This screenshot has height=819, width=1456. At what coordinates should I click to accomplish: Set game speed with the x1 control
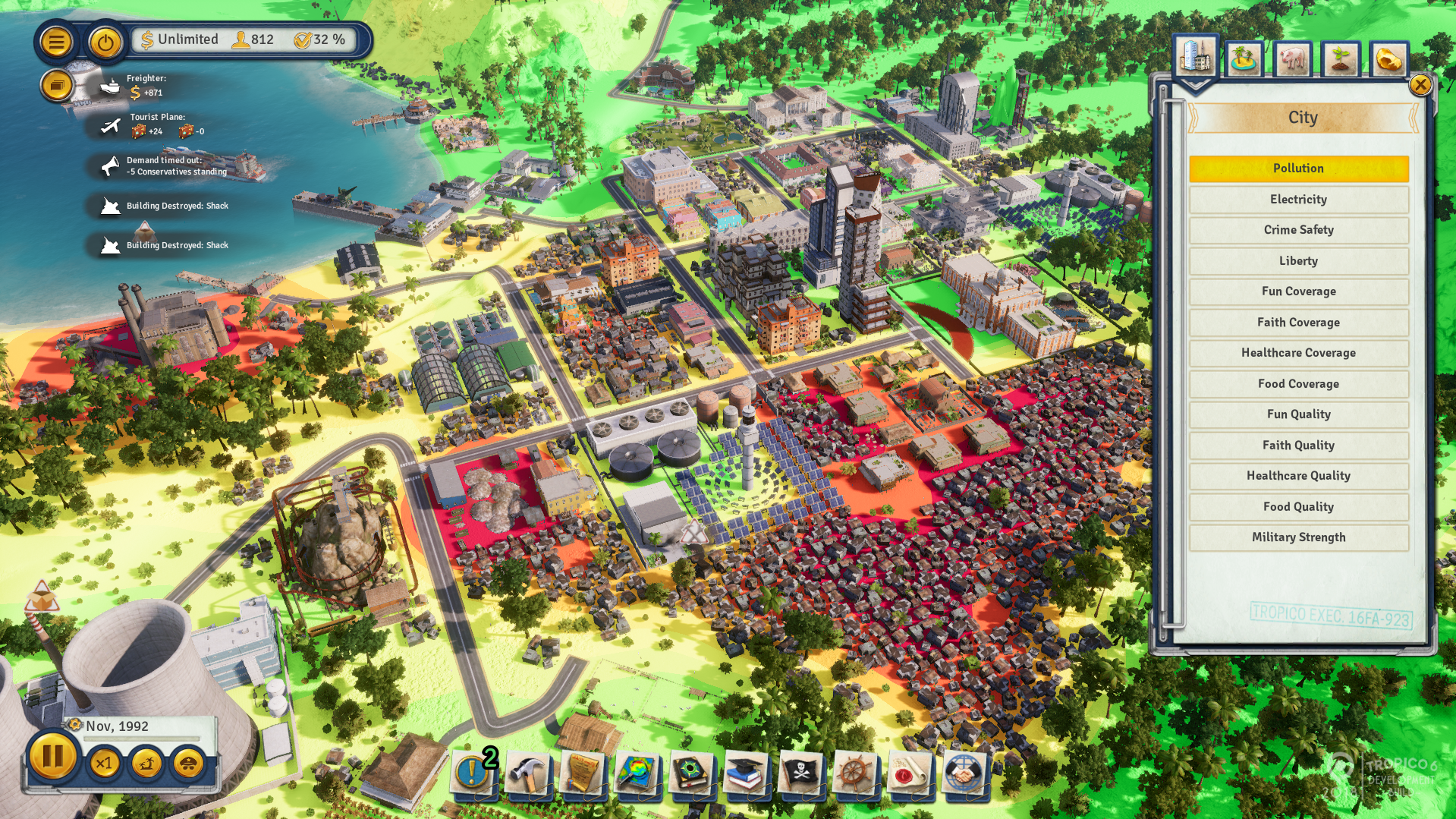click(x=105, y=764)
